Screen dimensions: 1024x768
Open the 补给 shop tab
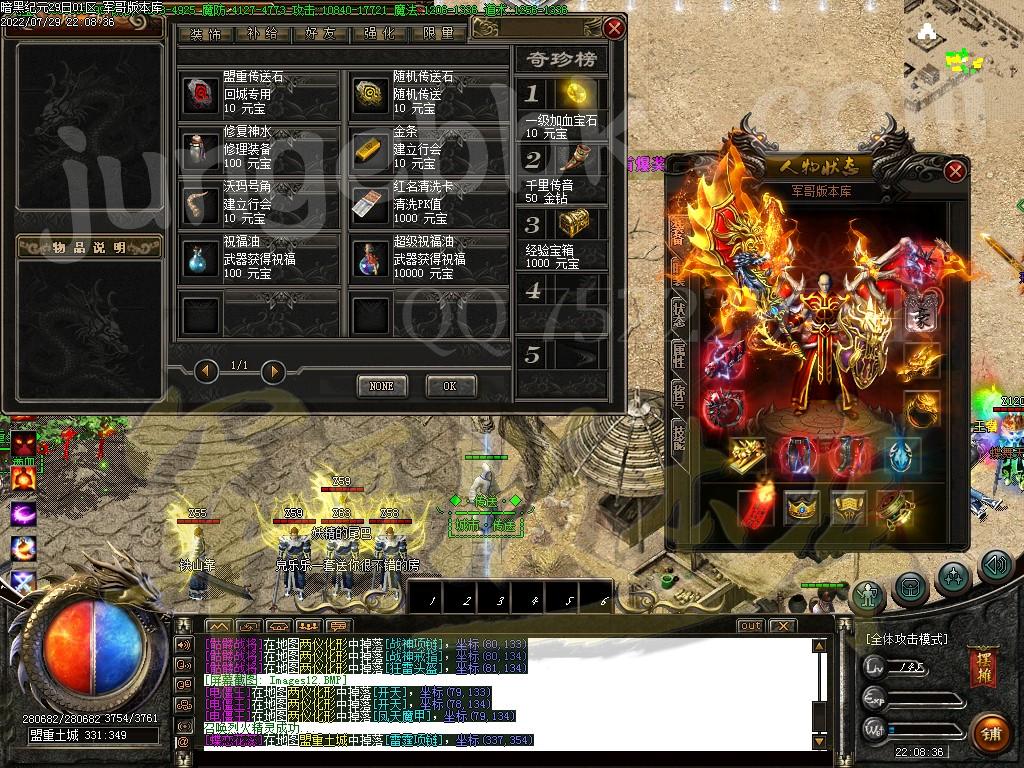click(x=263, y=34)
